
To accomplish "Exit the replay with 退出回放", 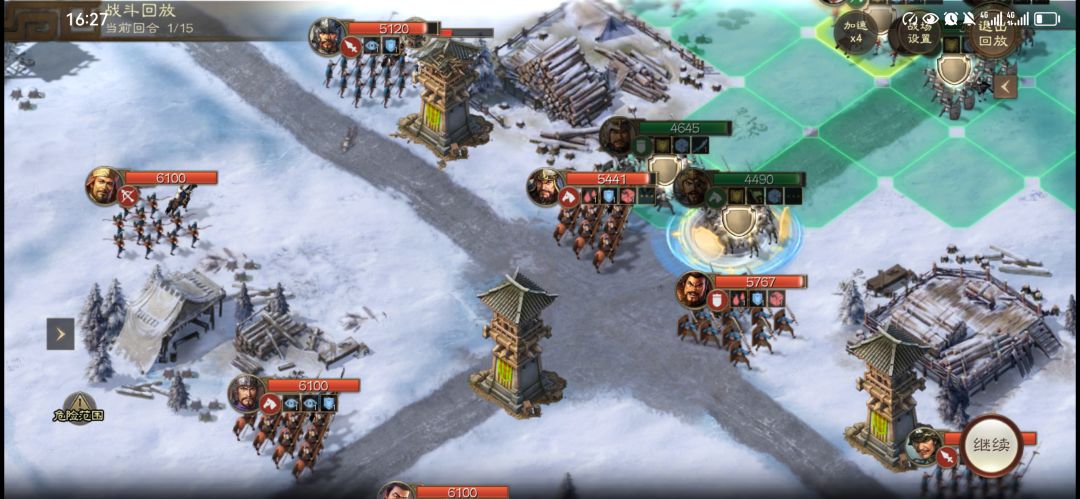I will 992,33.
